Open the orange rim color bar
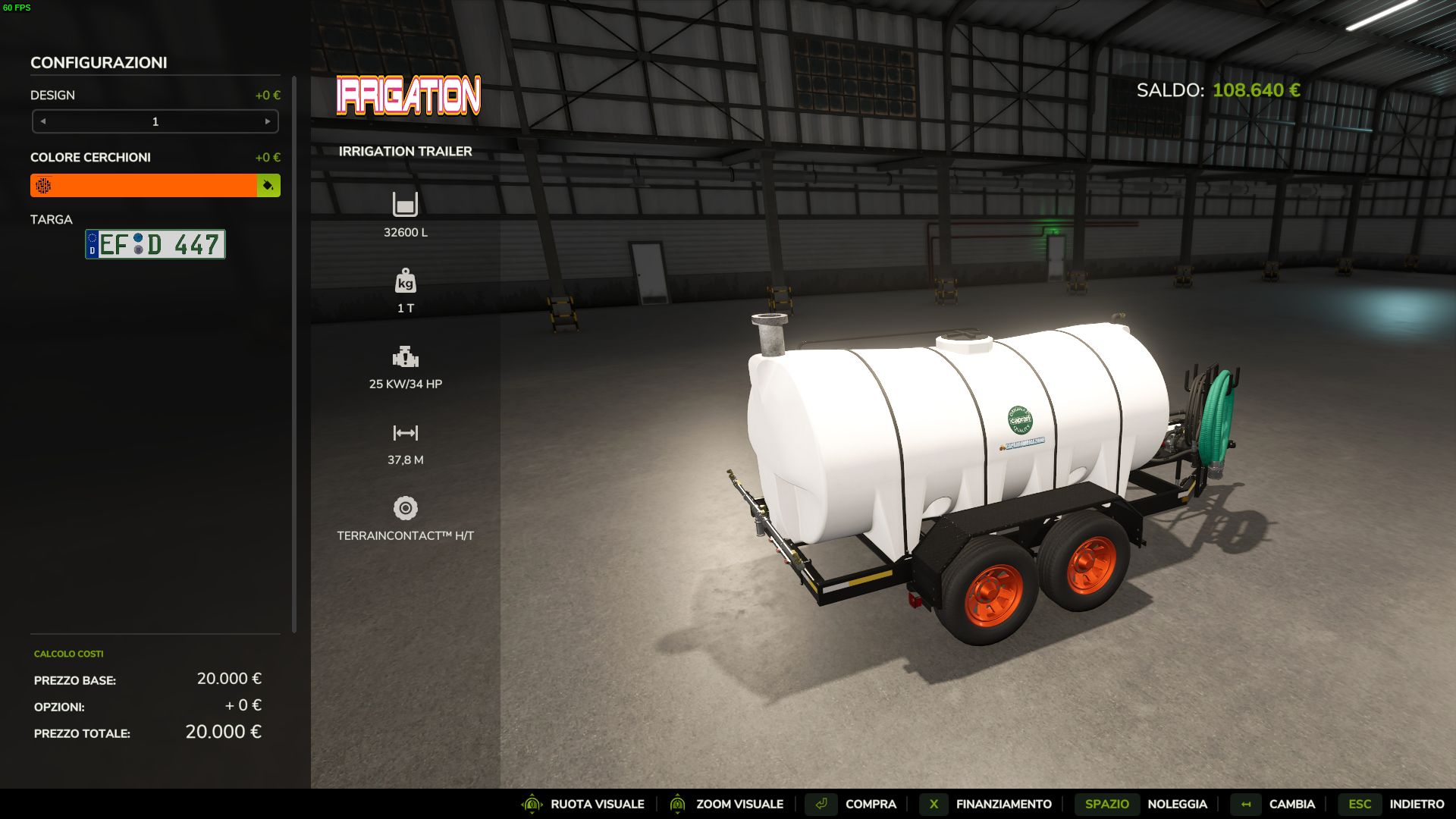This screenshot has width=1456, height=819. (x=144, y=186)
